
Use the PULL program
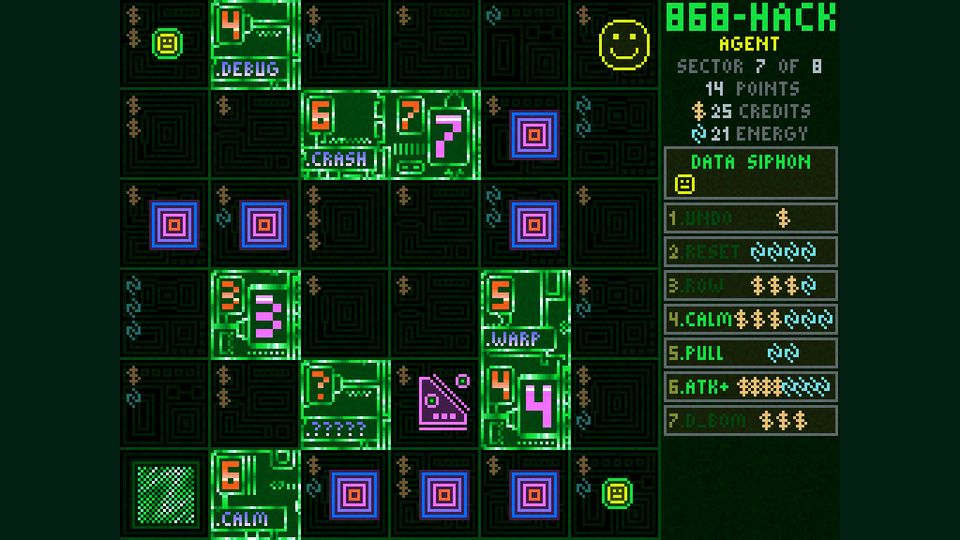(750, 353)
